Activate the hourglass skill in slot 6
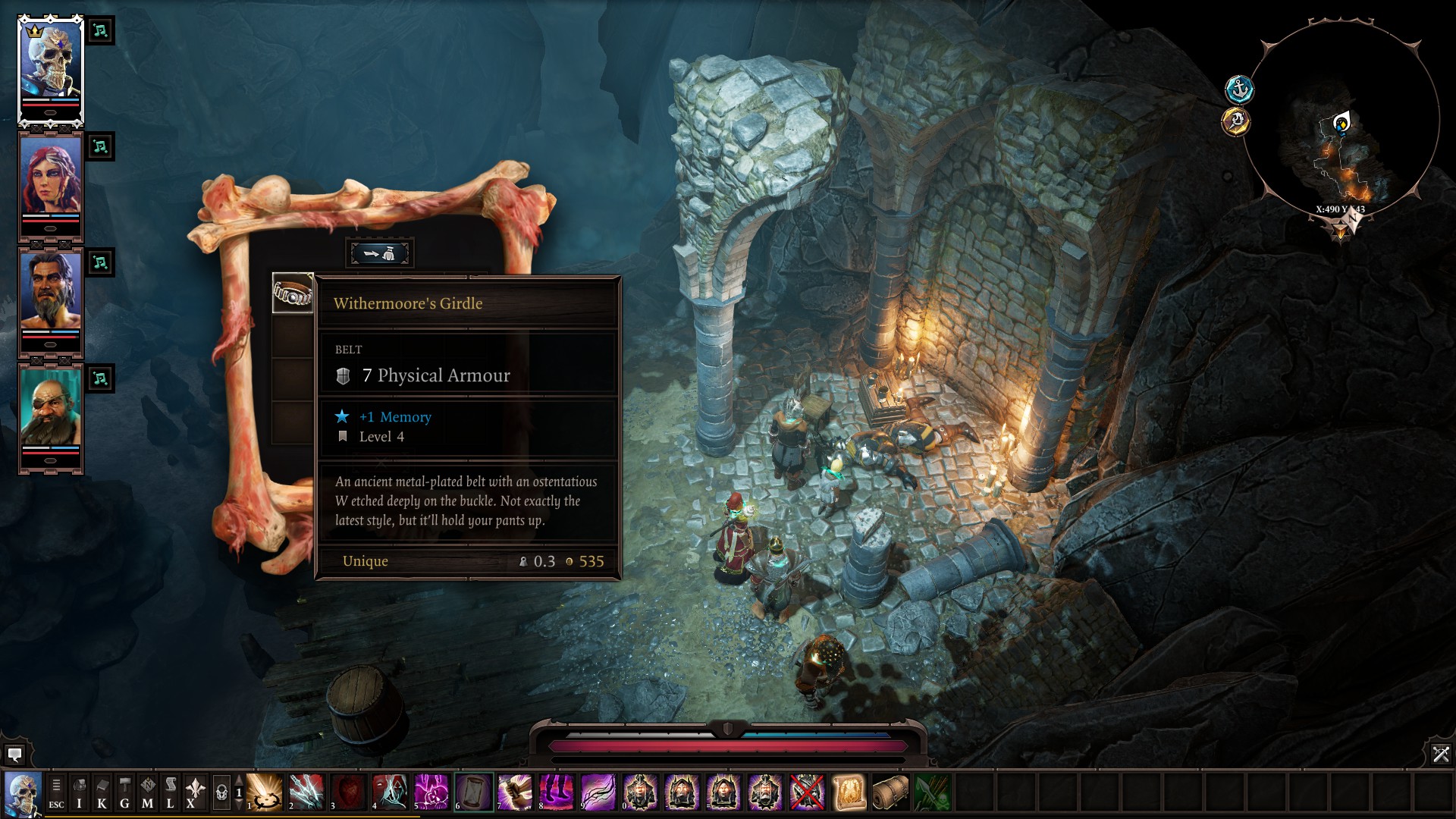The image size is (1456, 819). click(x=474, y=792)
